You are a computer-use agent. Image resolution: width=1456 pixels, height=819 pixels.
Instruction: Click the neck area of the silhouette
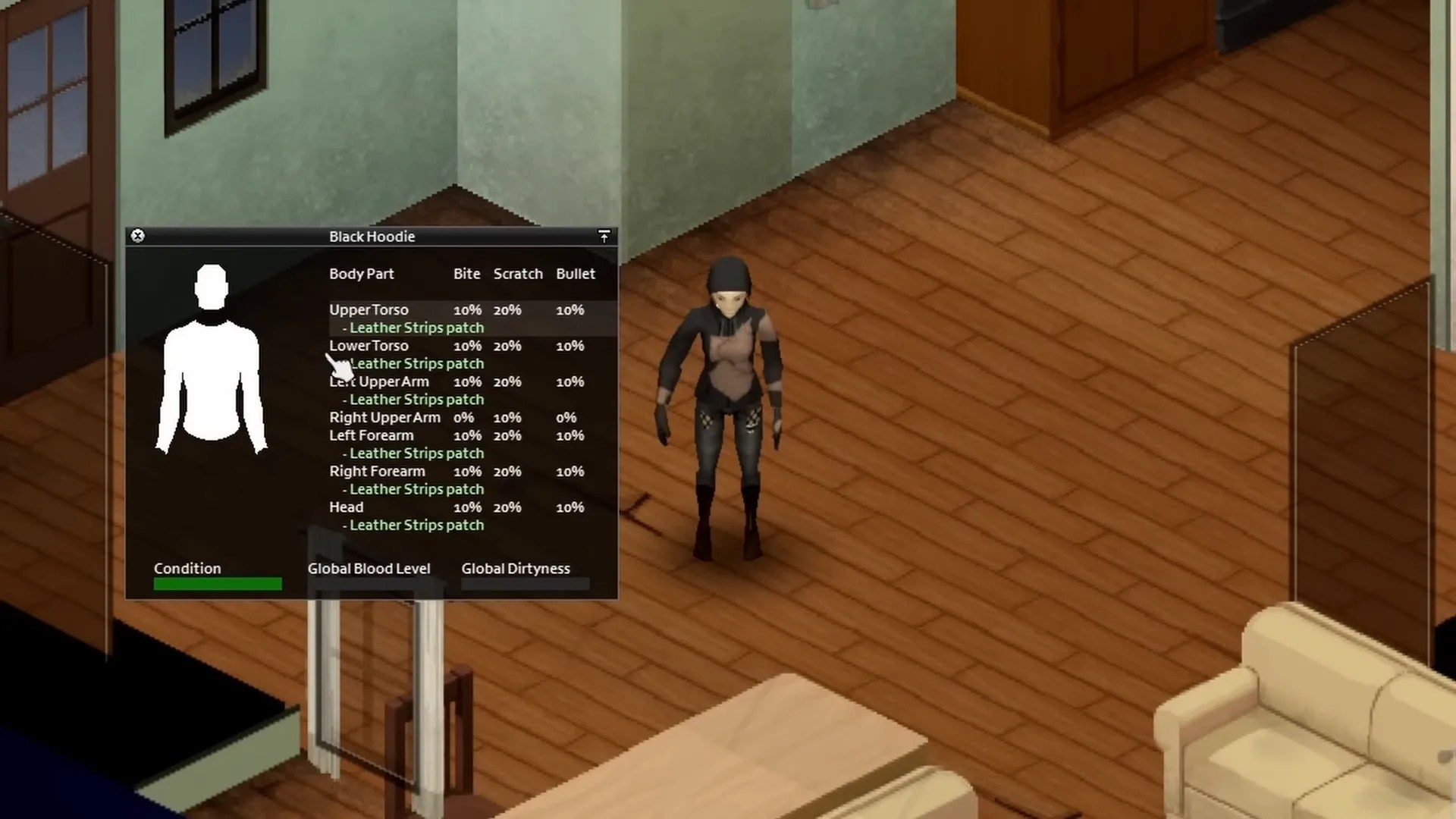[211, 318]
